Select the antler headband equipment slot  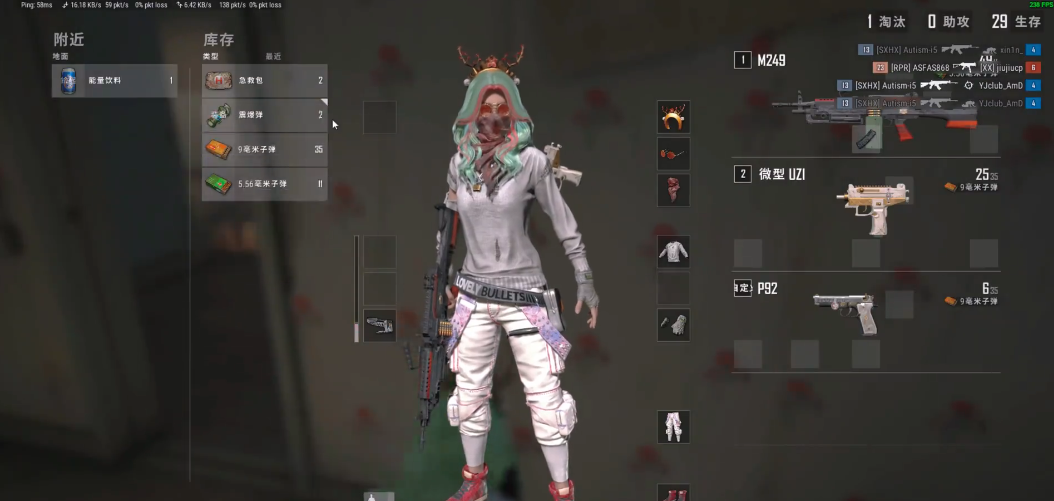(673, 117)
